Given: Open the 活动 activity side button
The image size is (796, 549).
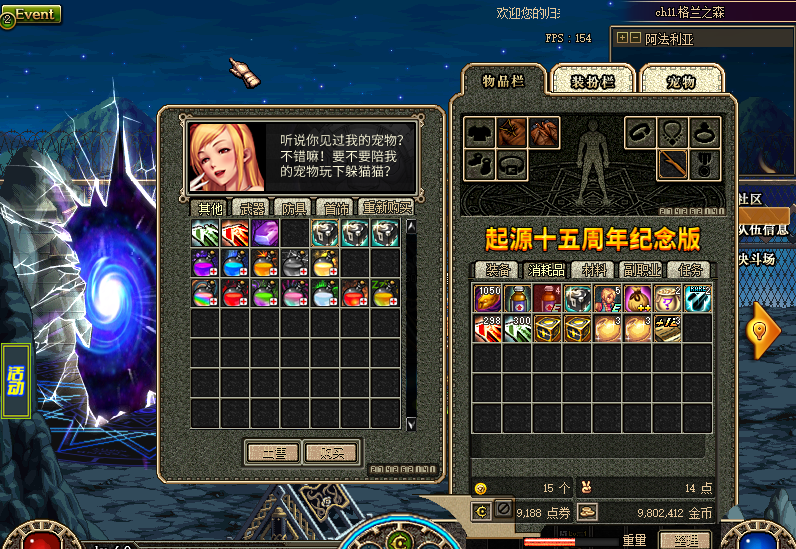Looking at the screenshot, I should [x=17, y=381].
